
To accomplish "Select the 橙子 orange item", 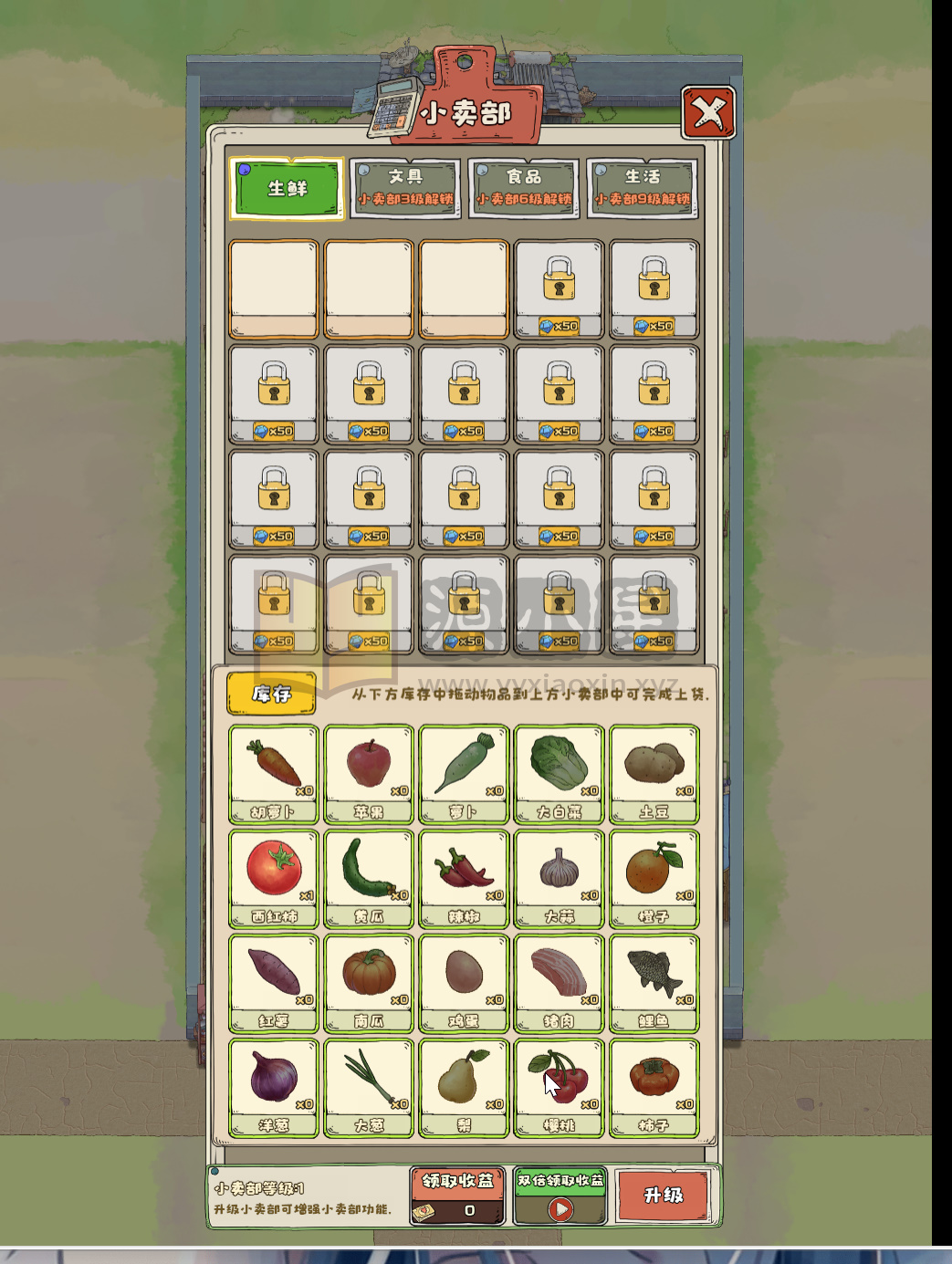I will [654, 878].
